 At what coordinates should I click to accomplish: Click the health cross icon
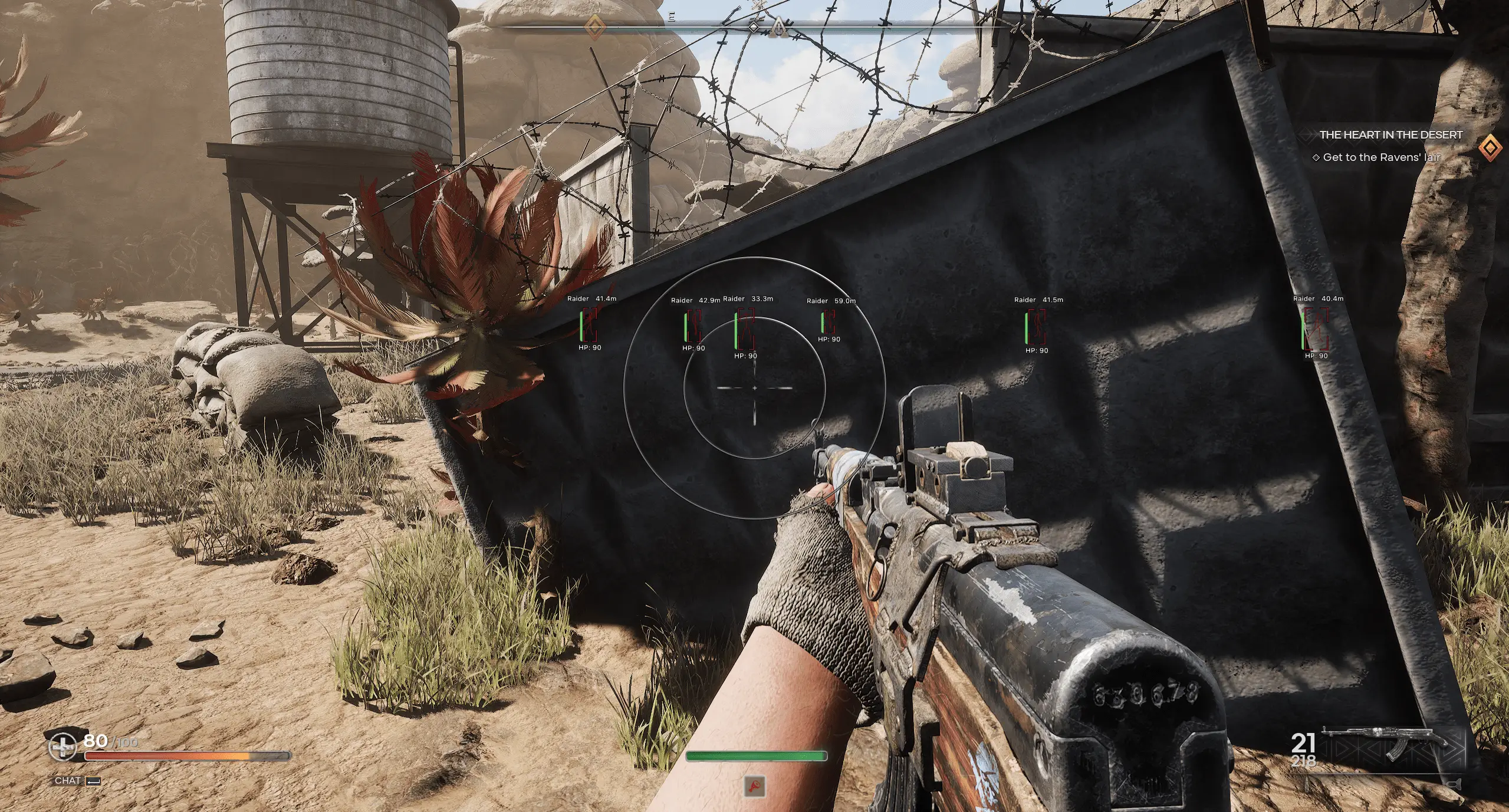[x=61, y=747]
